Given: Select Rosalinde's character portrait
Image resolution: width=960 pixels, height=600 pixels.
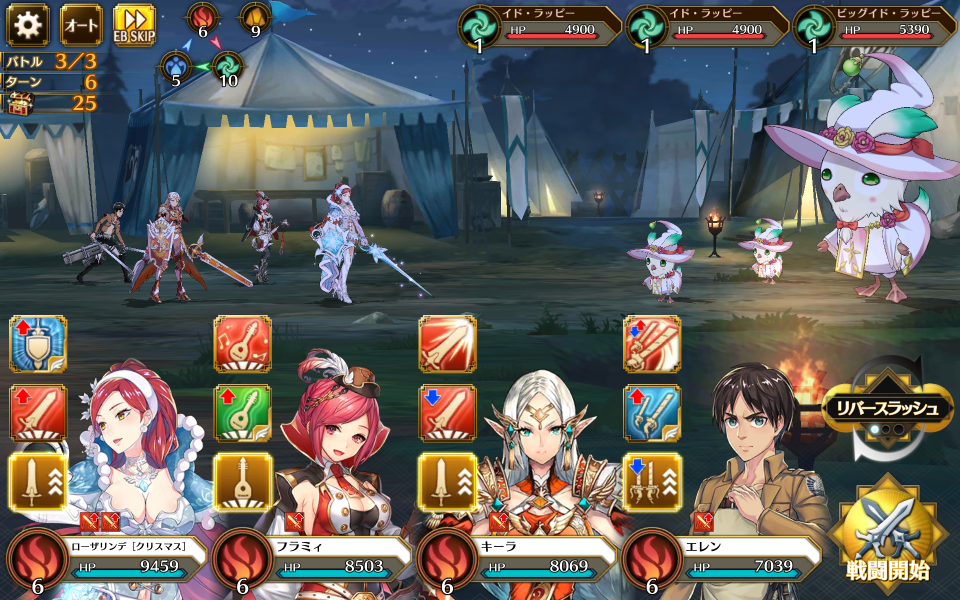Looking at the screenshot, I should point(130,470).
